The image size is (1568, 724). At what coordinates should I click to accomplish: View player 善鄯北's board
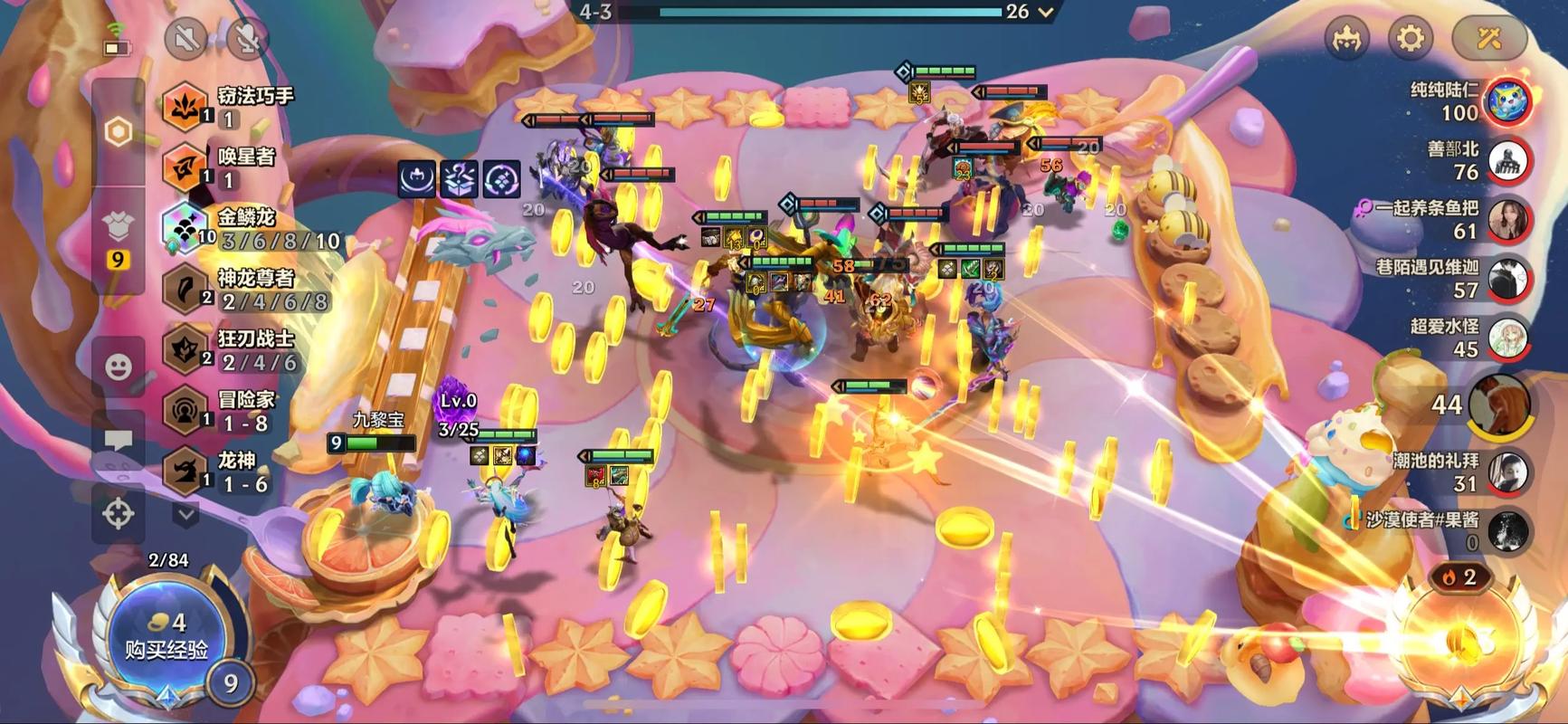pos(1508,160)
